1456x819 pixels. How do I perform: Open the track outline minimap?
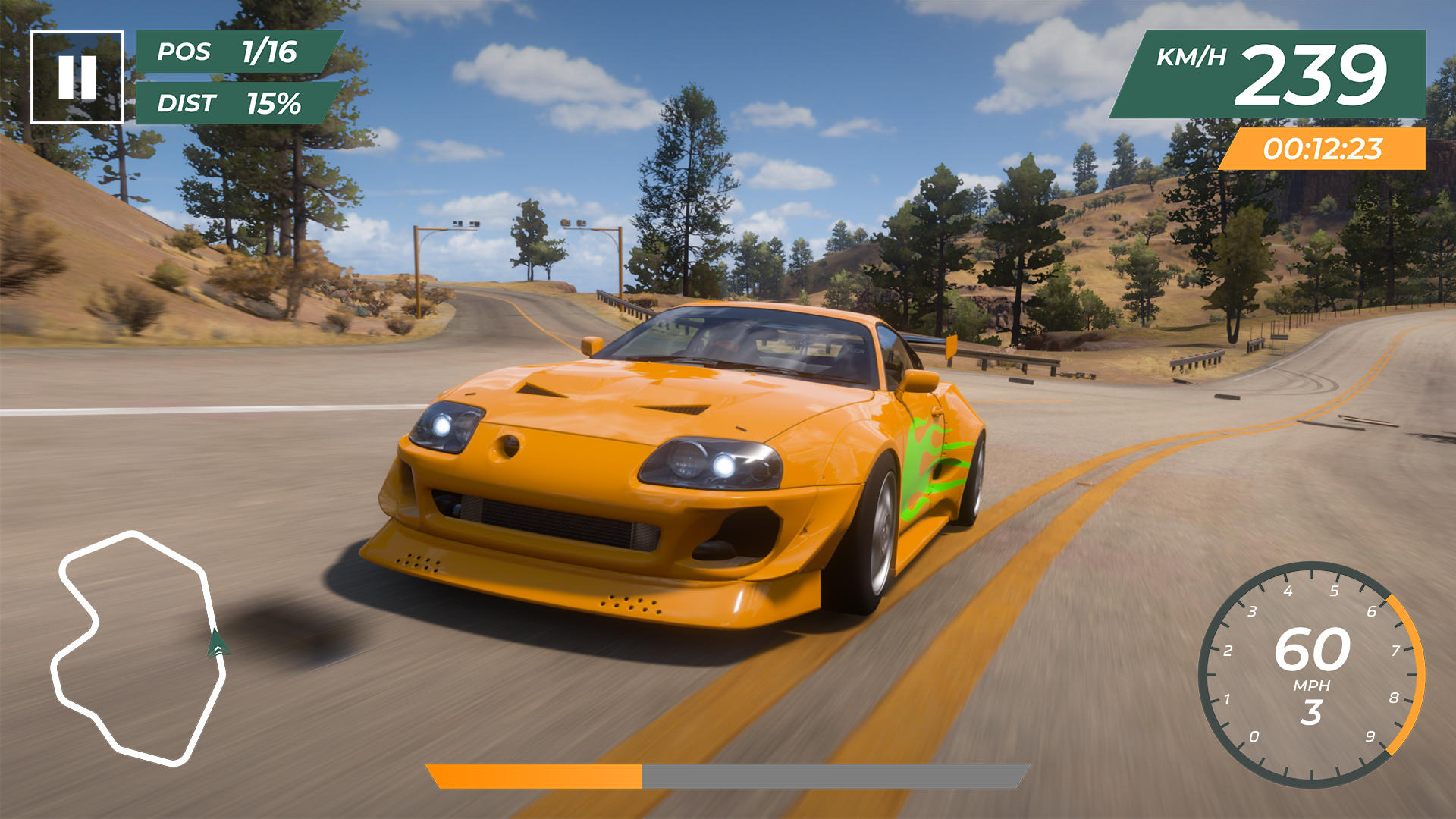[x=138, y=647]
